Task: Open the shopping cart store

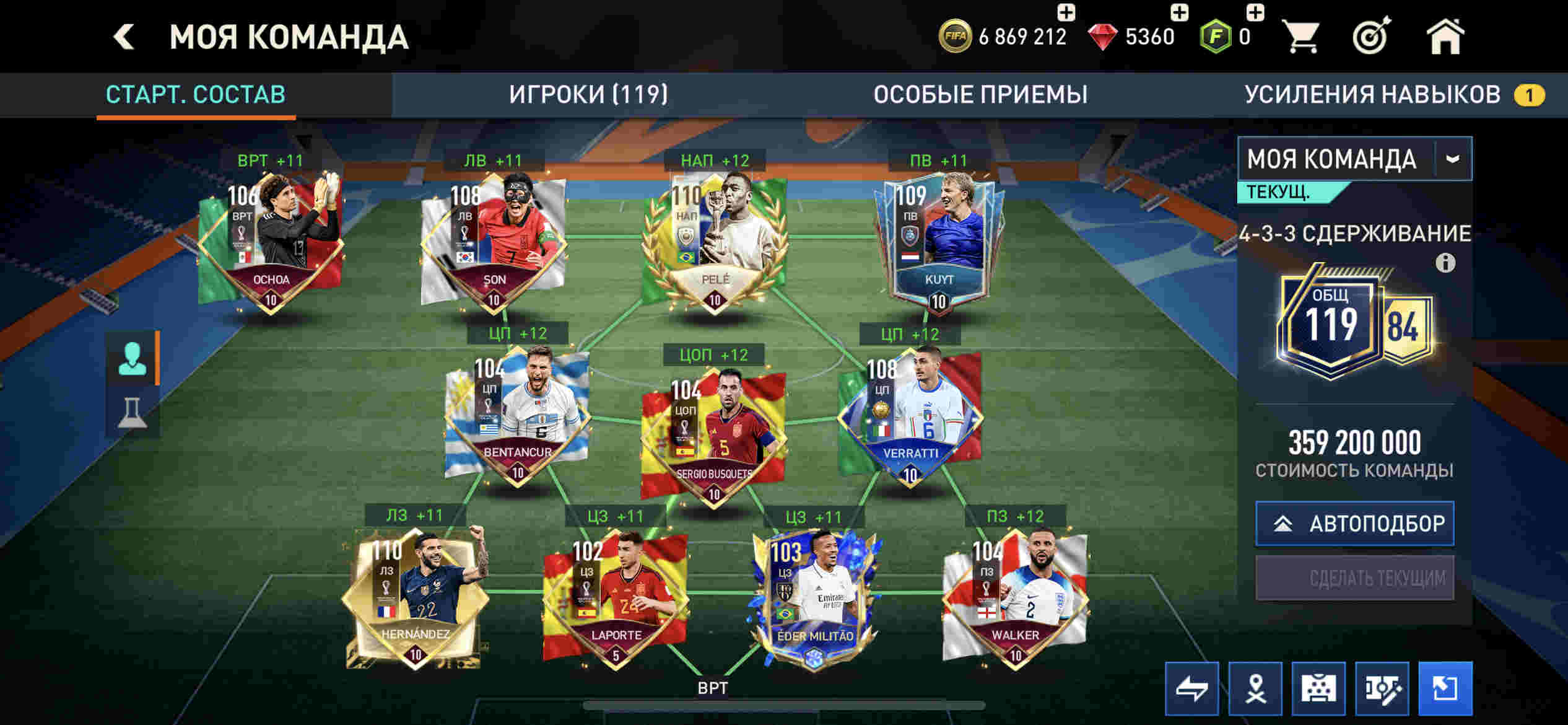Action: (x=1302, y=37)
